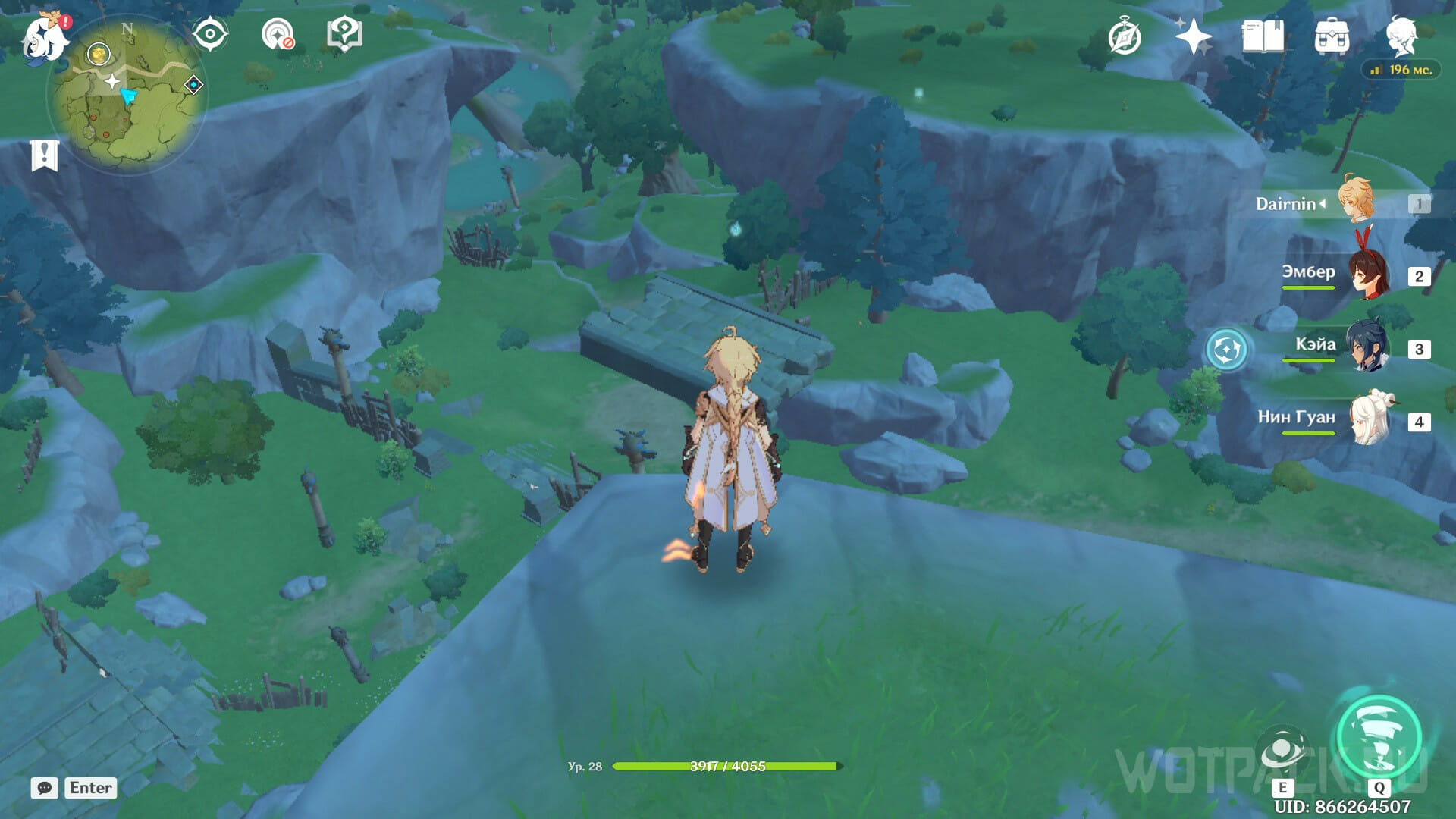This screenshot has height=819, width=1456.
Task: Open the character screen icon
Action: tap(1401, 35)
